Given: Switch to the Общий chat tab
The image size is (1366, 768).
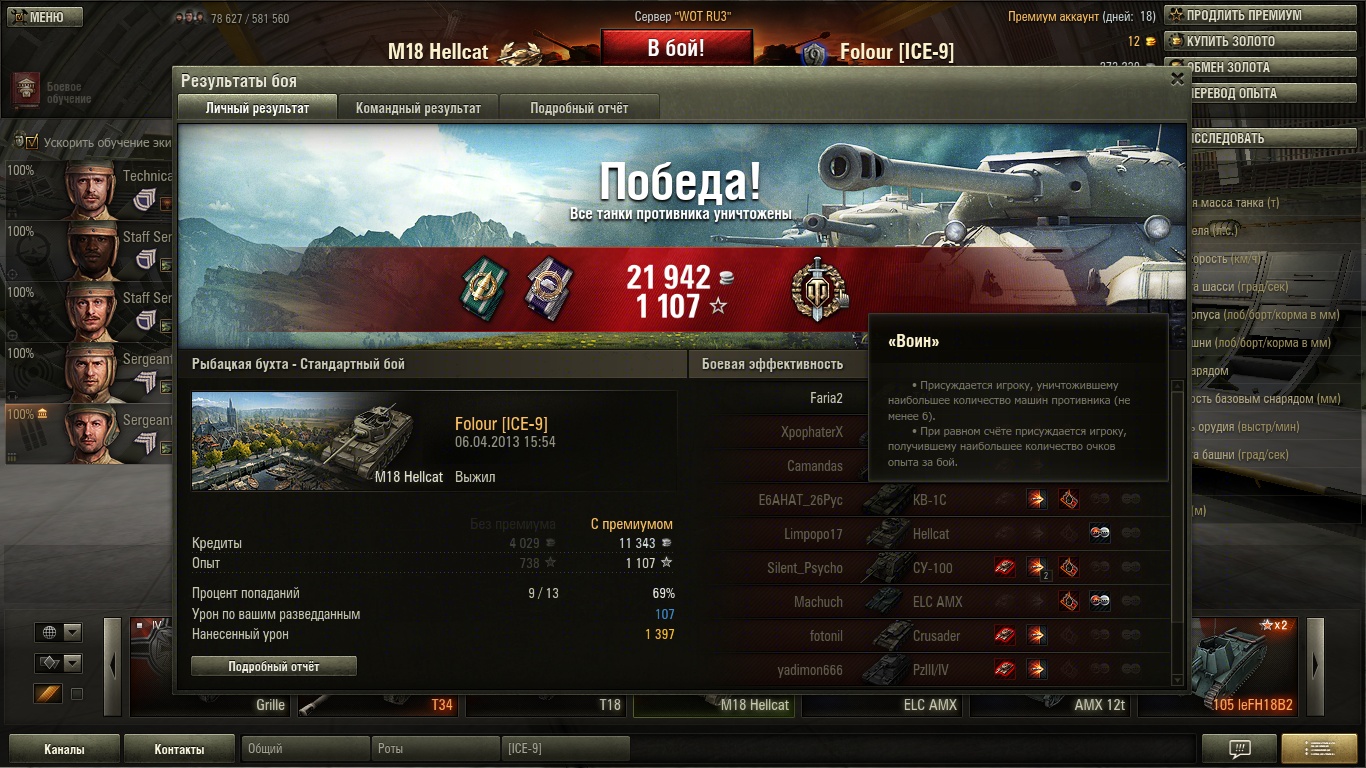Looking at the screenshot, I should pyautogui.click(x=305, y=749).
